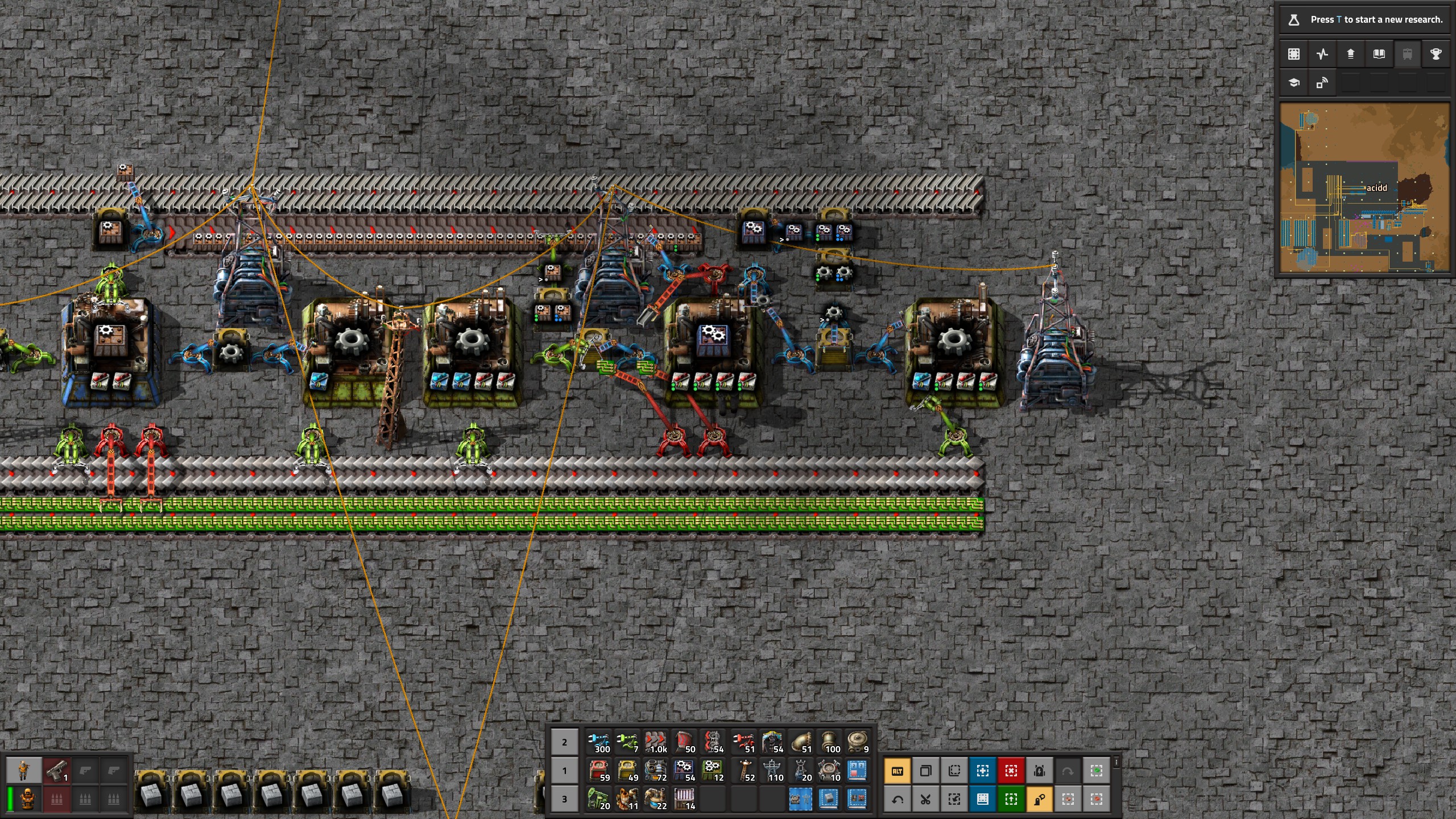Click the red deconstruction planner button

tap(1011, 771)
